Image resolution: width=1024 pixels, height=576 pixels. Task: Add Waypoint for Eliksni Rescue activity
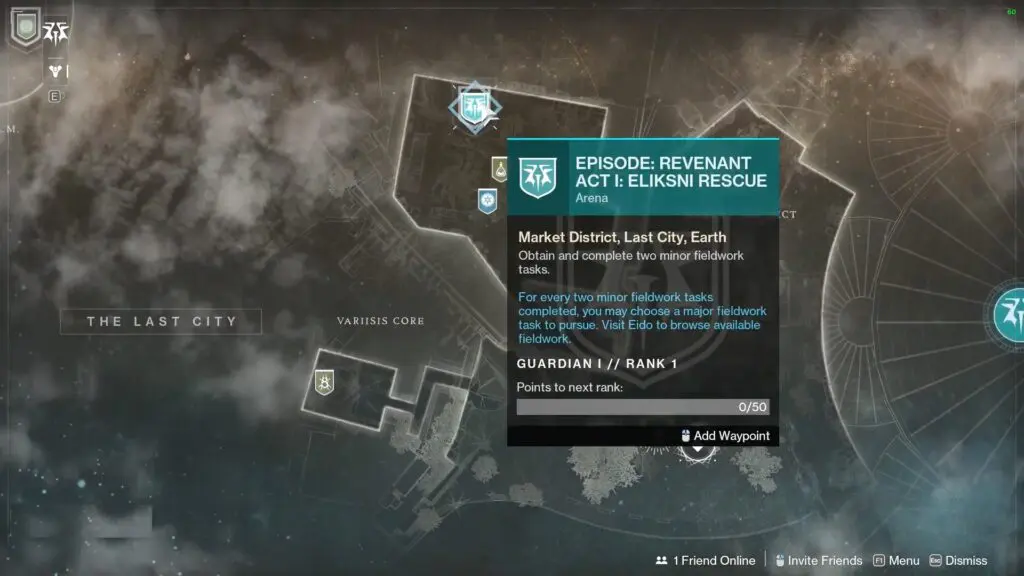click(x=725, y=436)
